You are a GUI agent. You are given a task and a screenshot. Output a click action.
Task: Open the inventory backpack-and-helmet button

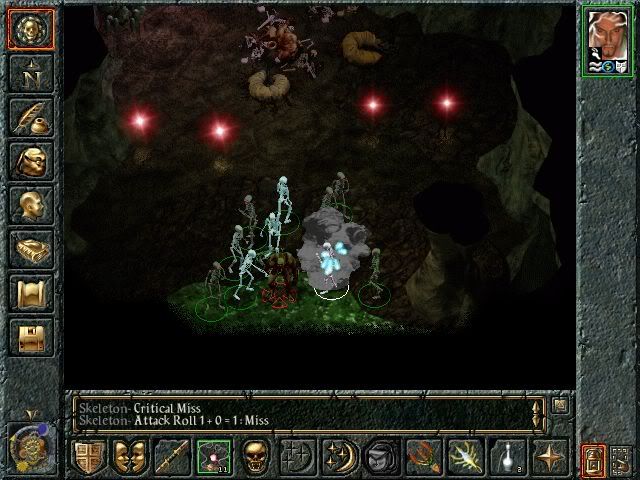coord(31,160)
